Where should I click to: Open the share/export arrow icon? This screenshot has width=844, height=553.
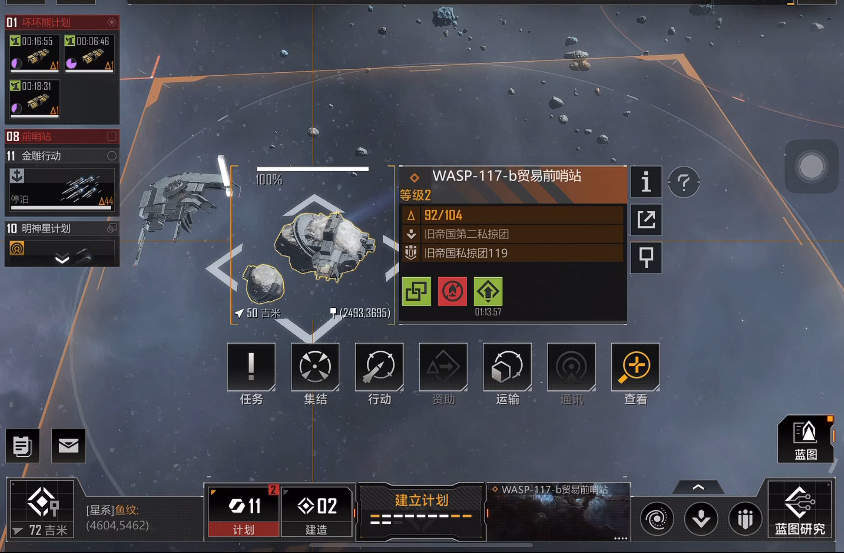[646, 220]
